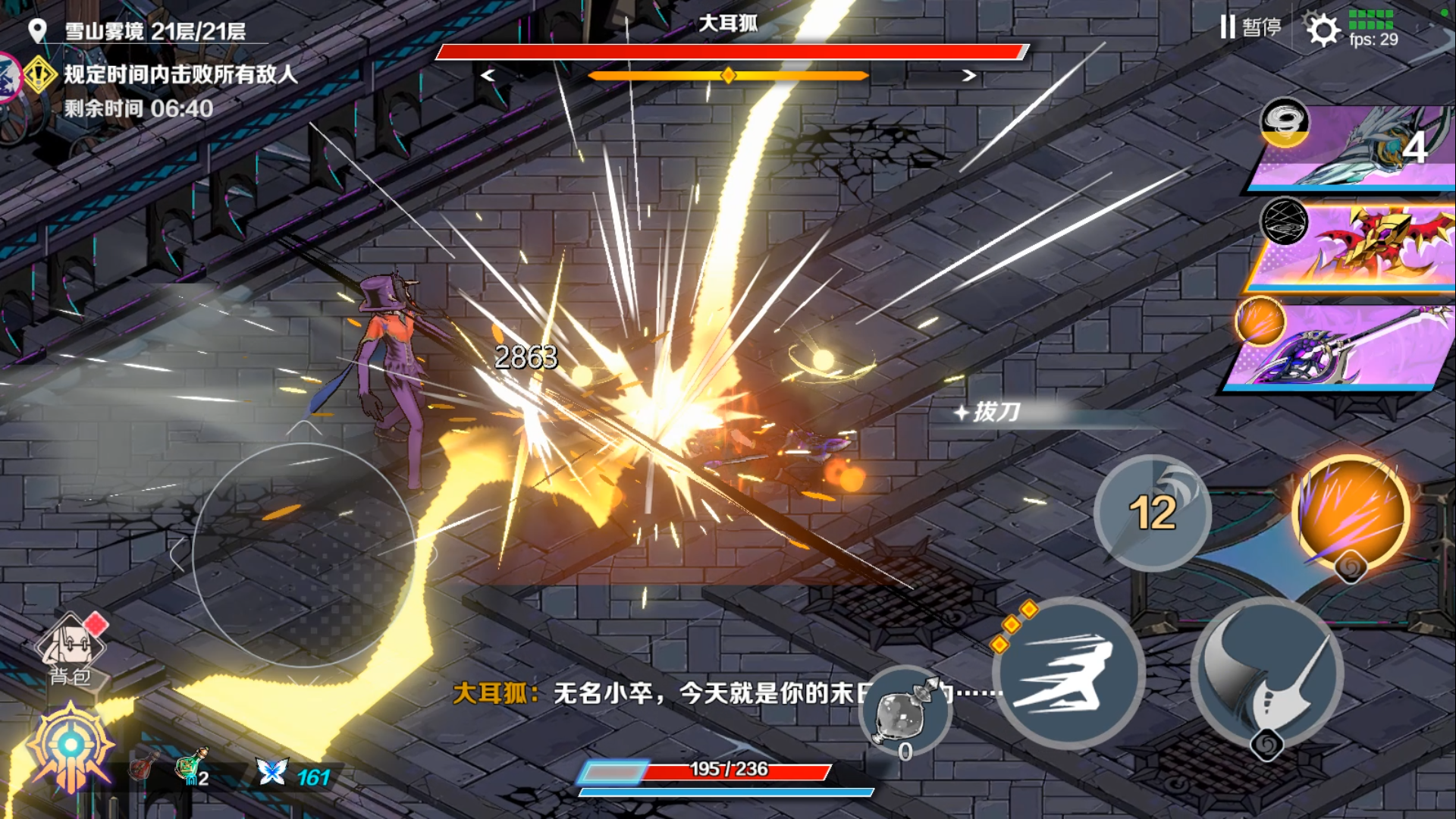Image resolution: width=1456 pixels, height=819 pixels.
Task: Pause the game with the 暂停 button
Action: (1250, 28)
